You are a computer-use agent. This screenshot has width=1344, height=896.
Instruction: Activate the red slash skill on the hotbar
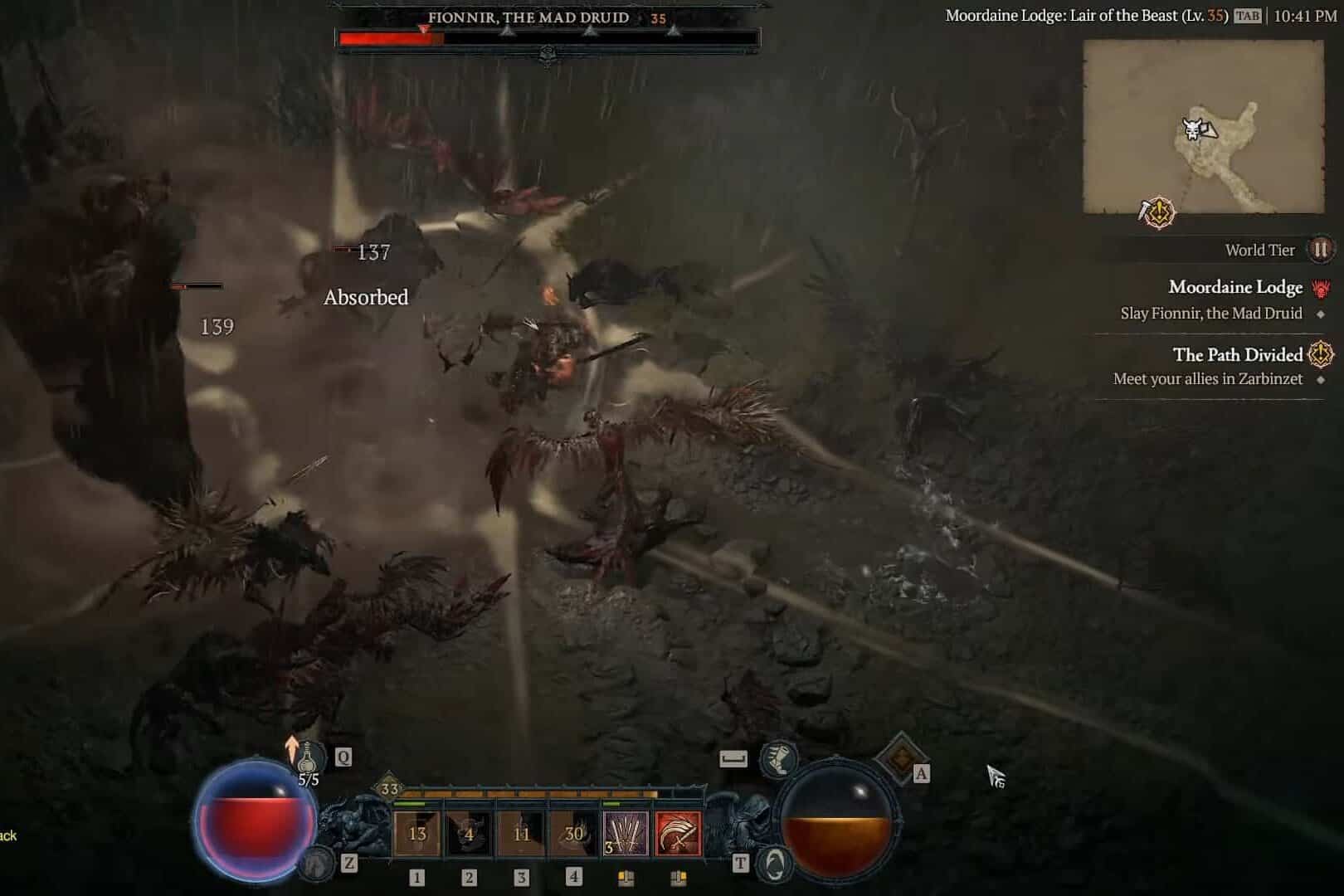pos(678,831)
